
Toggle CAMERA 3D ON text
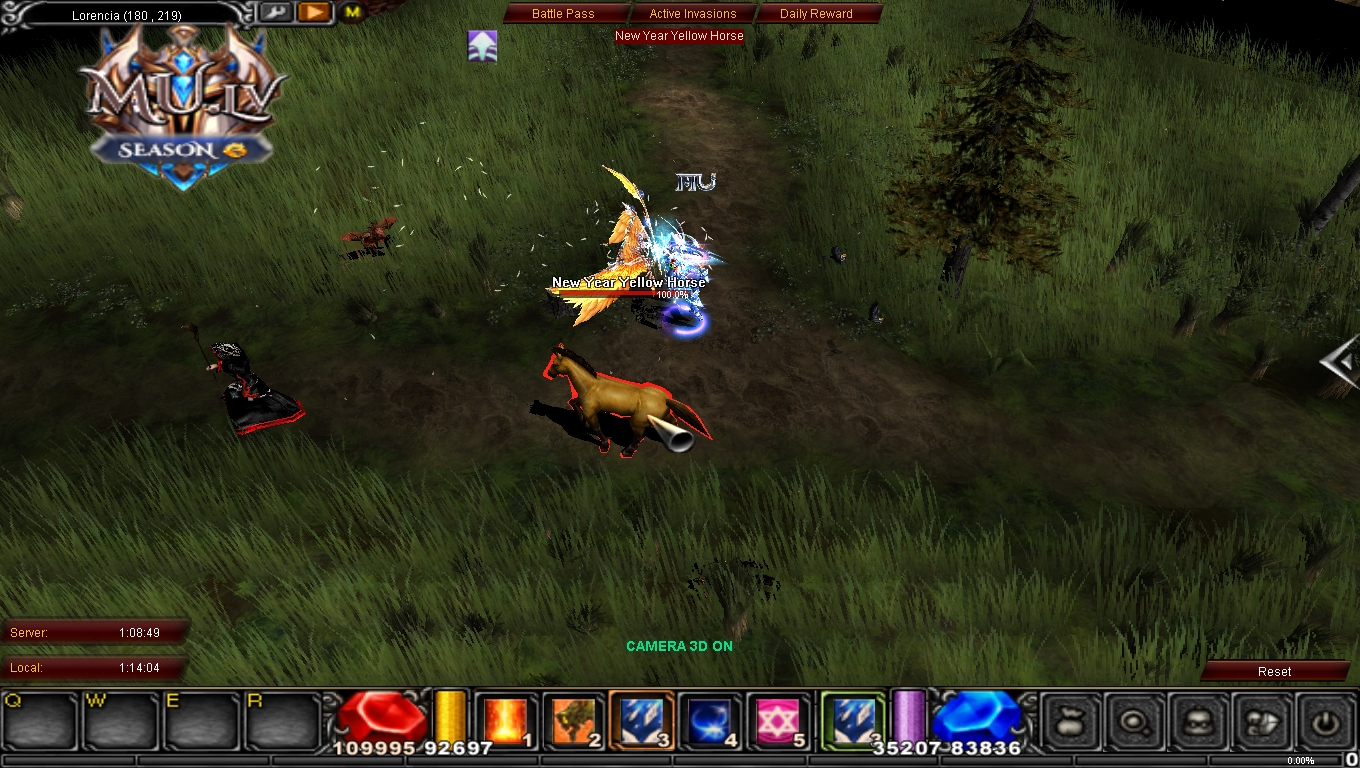tap(679, 646)
